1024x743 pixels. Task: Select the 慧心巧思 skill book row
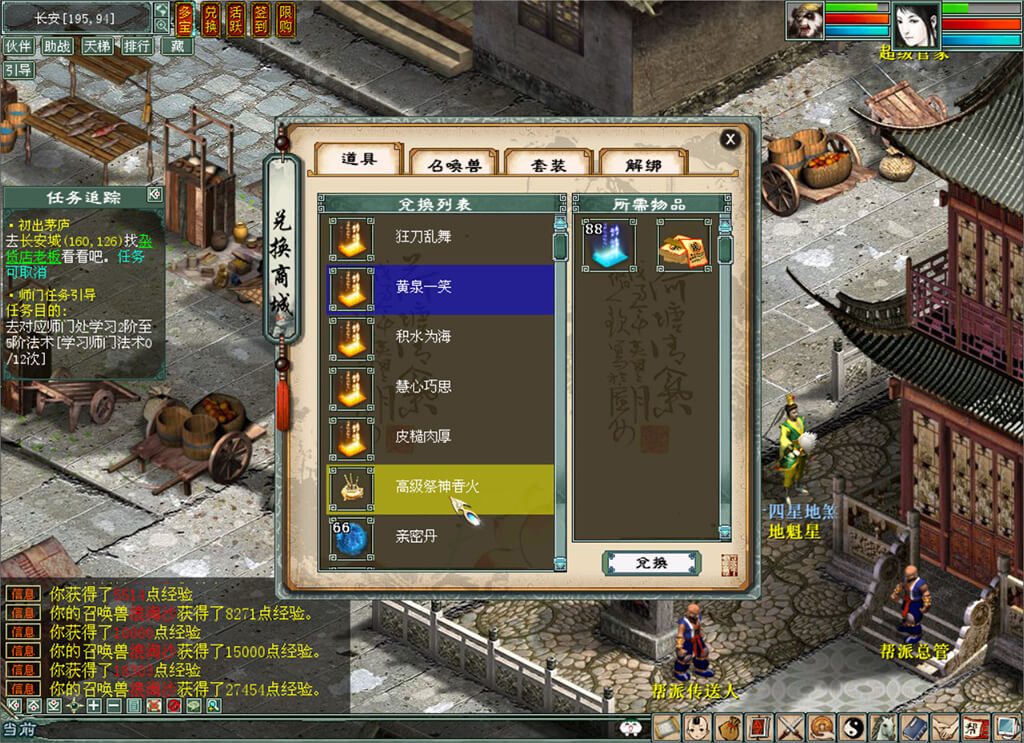[x=442, y=386]
